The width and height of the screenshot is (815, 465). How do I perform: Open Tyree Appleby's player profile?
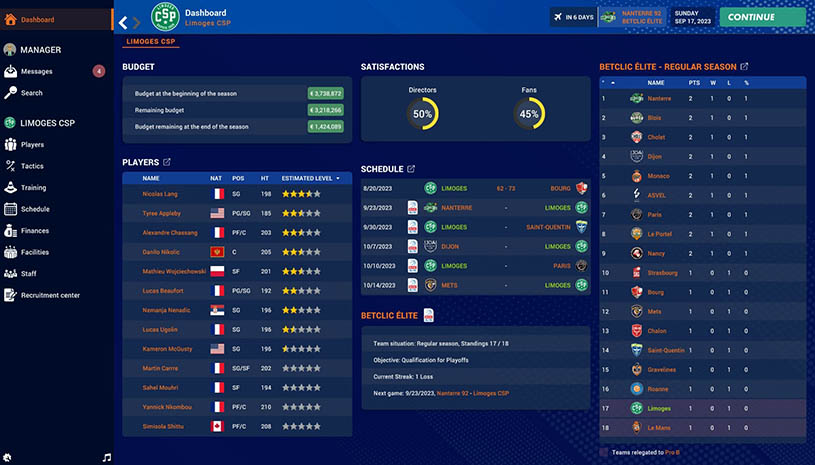(x=162, y=213)
